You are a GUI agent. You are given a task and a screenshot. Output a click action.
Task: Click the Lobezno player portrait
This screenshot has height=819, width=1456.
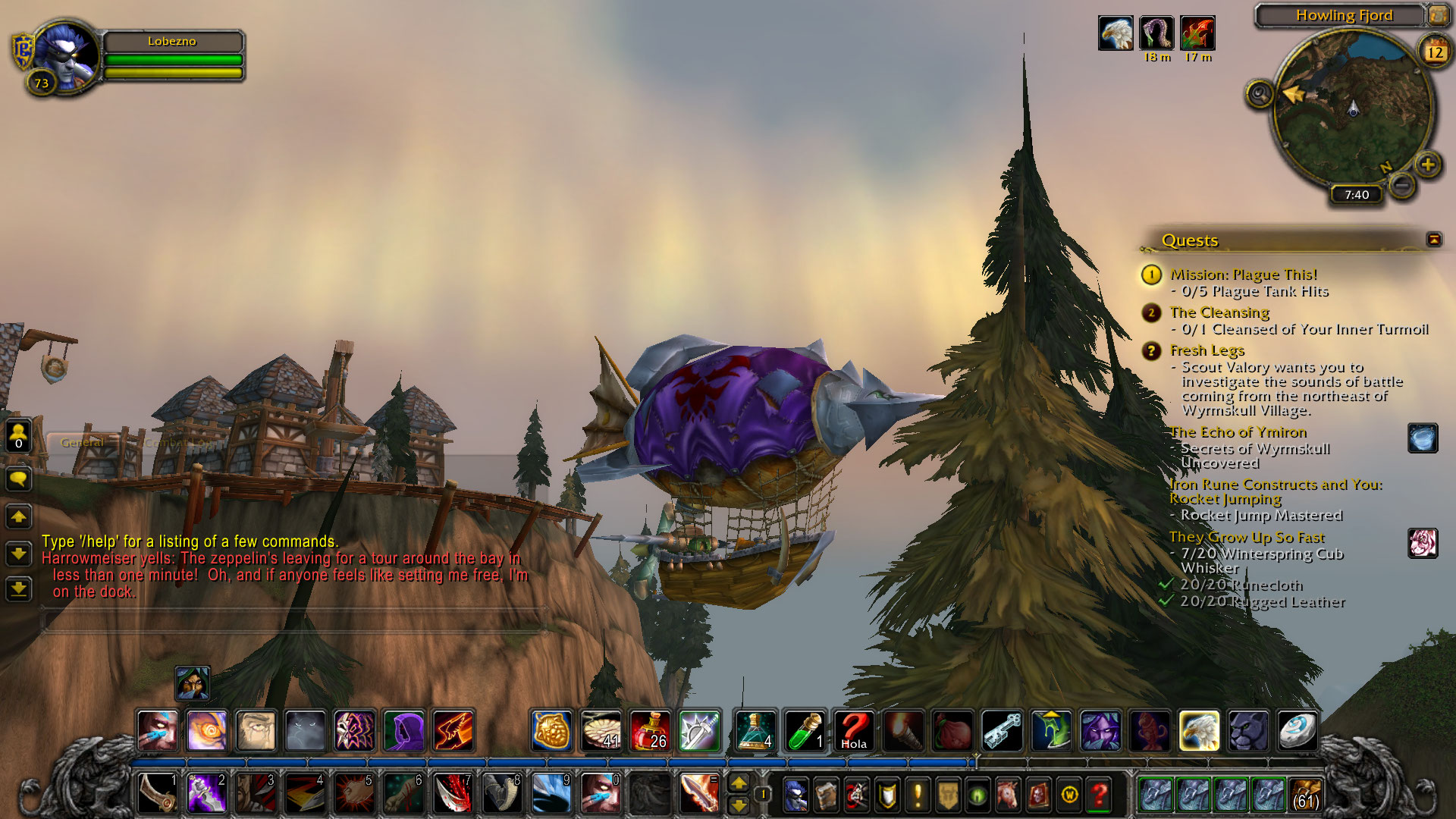click(66, 55)
